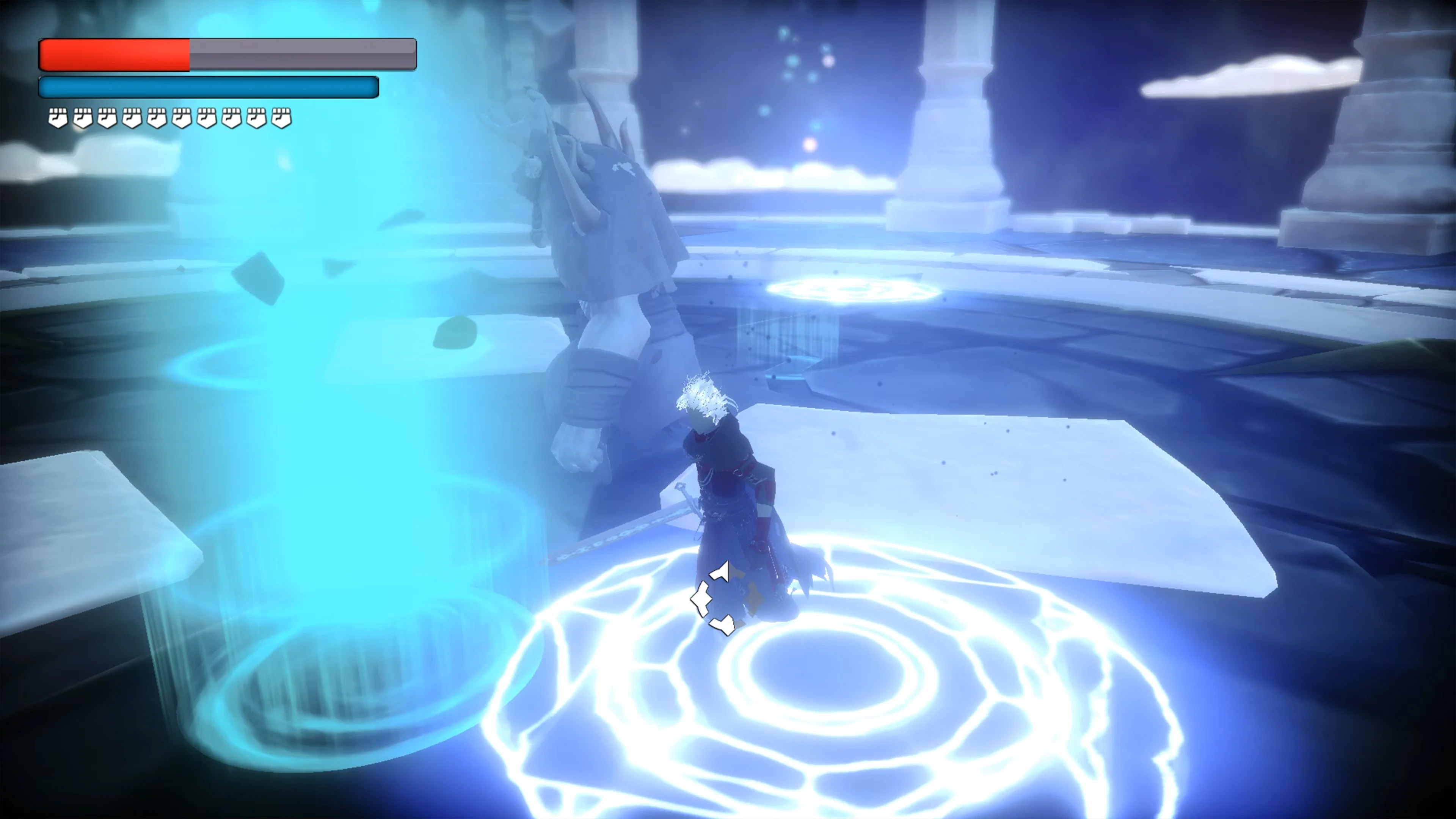1456x819 pixels.
Task: Click the left arrow of the spin indicator
Action: [701, 600]
